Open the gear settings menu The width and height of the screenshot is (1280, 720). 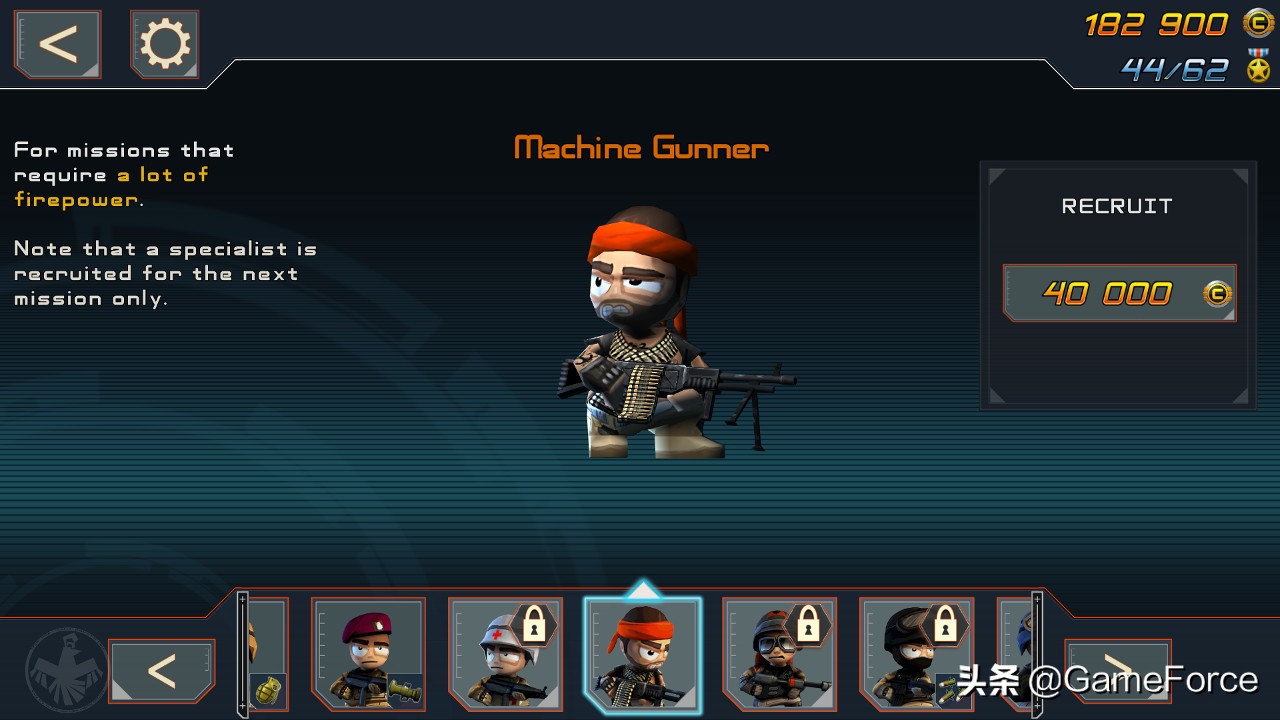[x=165, y=44]
